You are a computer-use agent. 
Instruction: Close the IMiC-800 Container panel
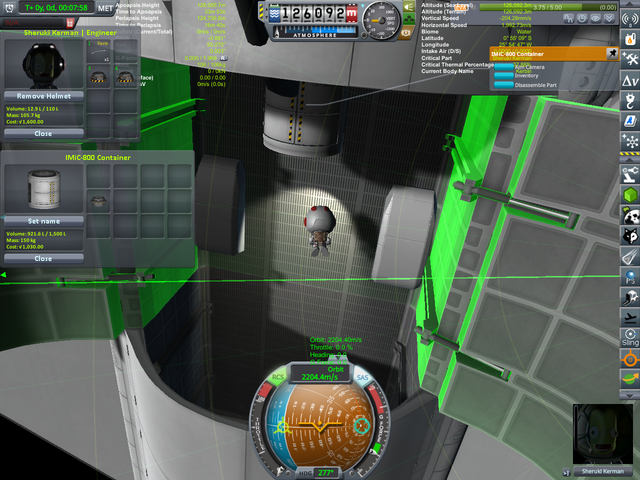click(43, 258)
